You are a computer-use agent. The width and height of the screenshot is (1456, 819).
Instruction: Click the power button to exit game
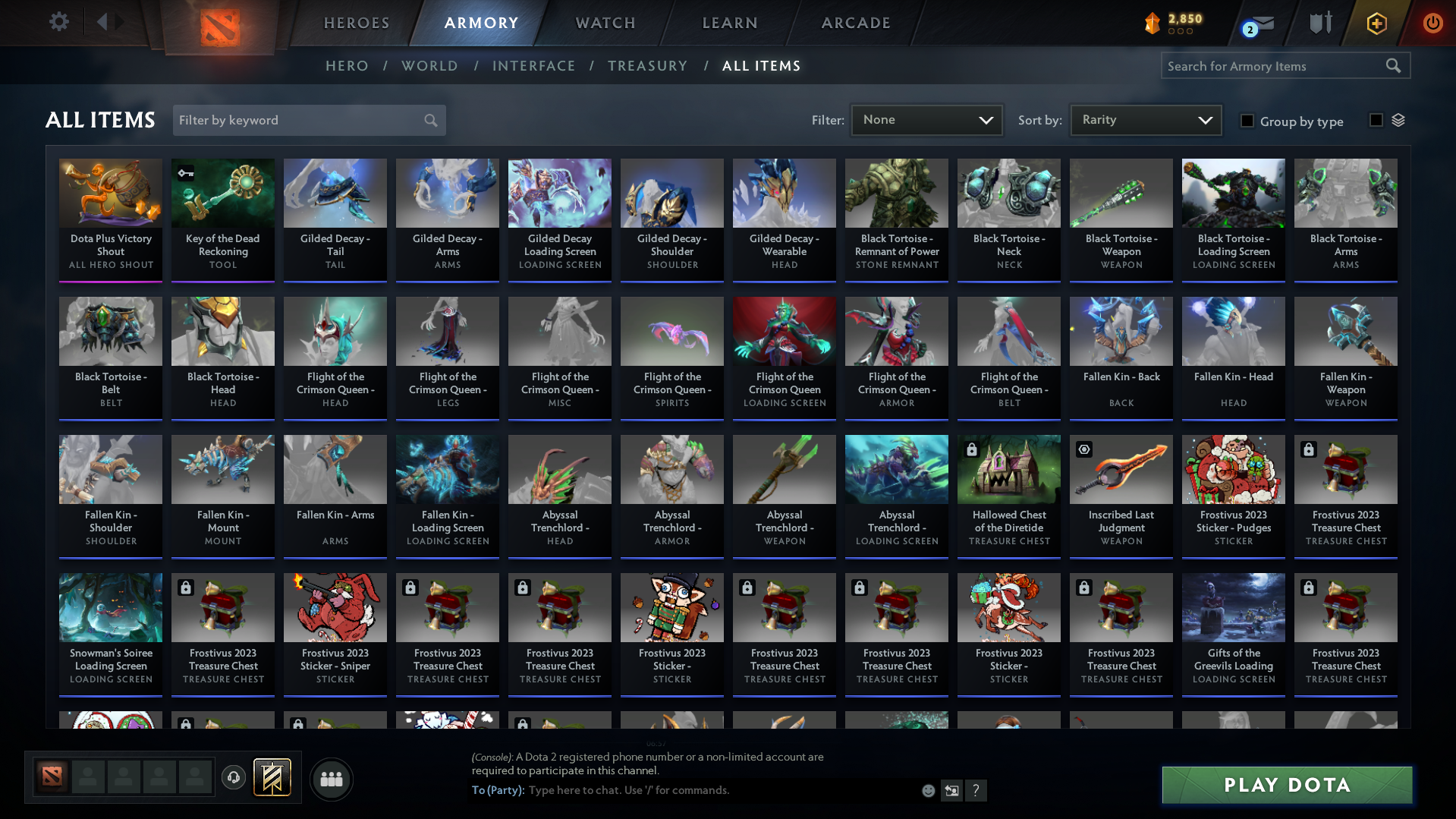[x=1432, y=23]
